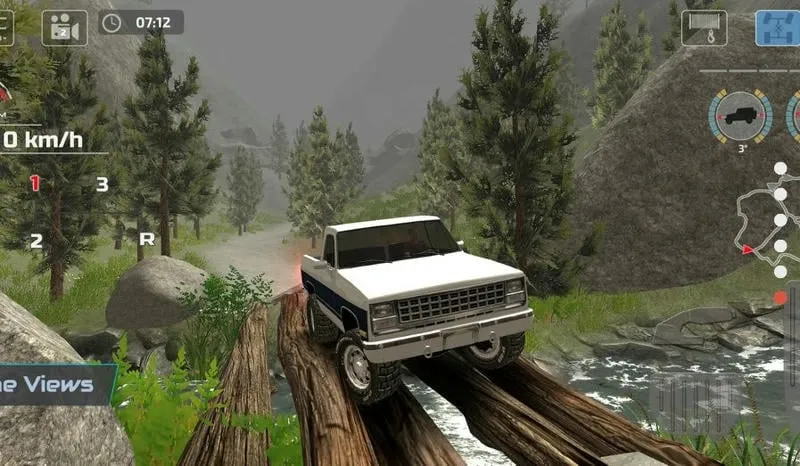Shift into third gear
800x466 pixels.
102,184
